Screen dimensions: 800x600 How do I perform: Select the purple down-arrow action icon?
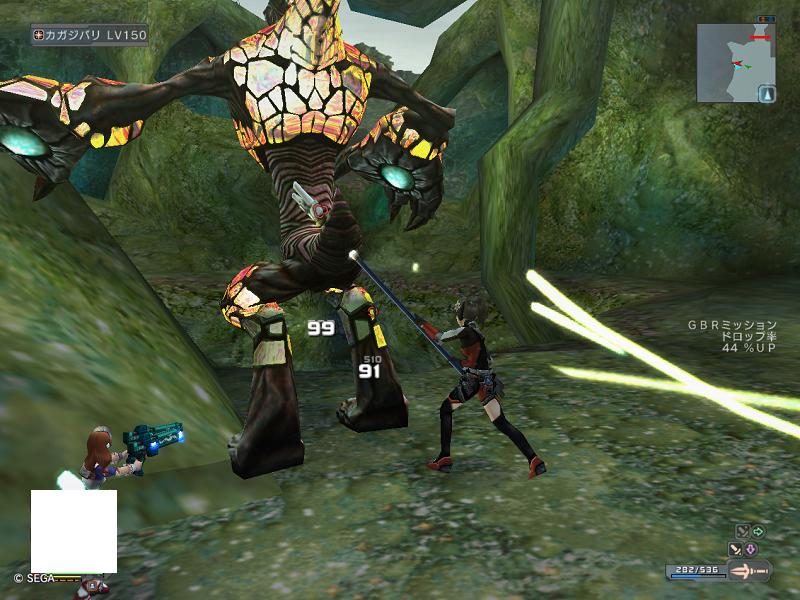[x=751, y=549]
